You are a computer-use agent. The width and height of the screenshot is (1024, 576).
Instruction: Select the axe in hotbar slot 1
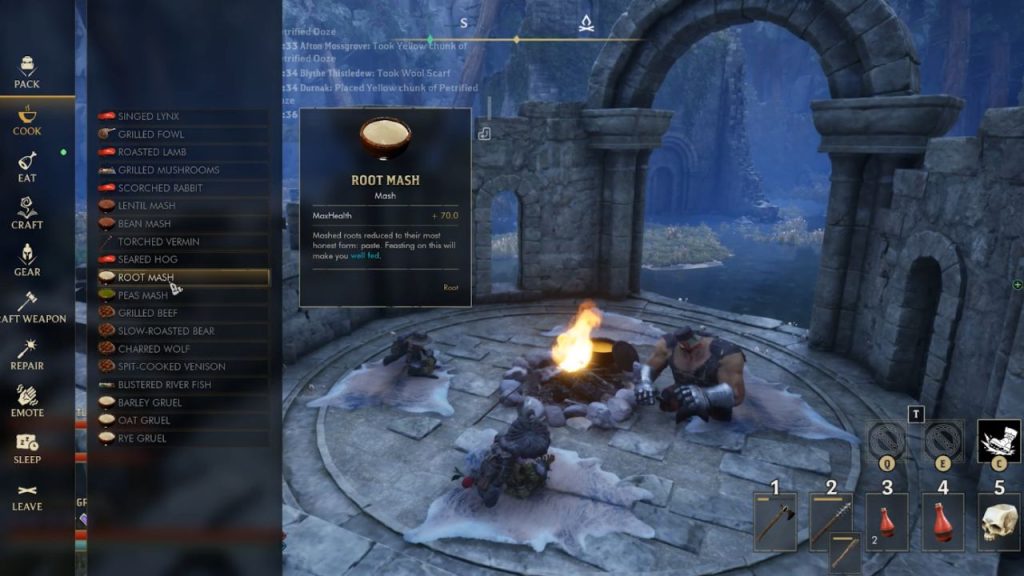point(775,522)
